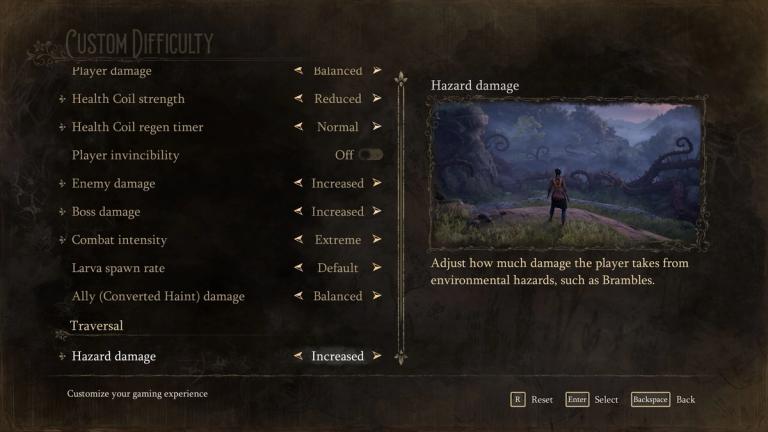Choose the Reset option in the footer
This screenshot has width=768, height=432.
click(x=533, y=399)
